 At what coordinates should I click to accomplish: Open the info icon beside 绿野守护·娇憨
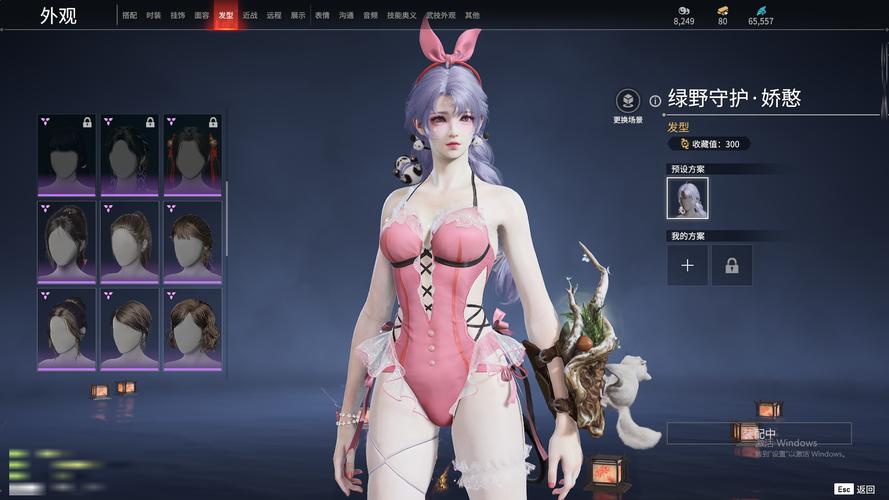[655, 100]
